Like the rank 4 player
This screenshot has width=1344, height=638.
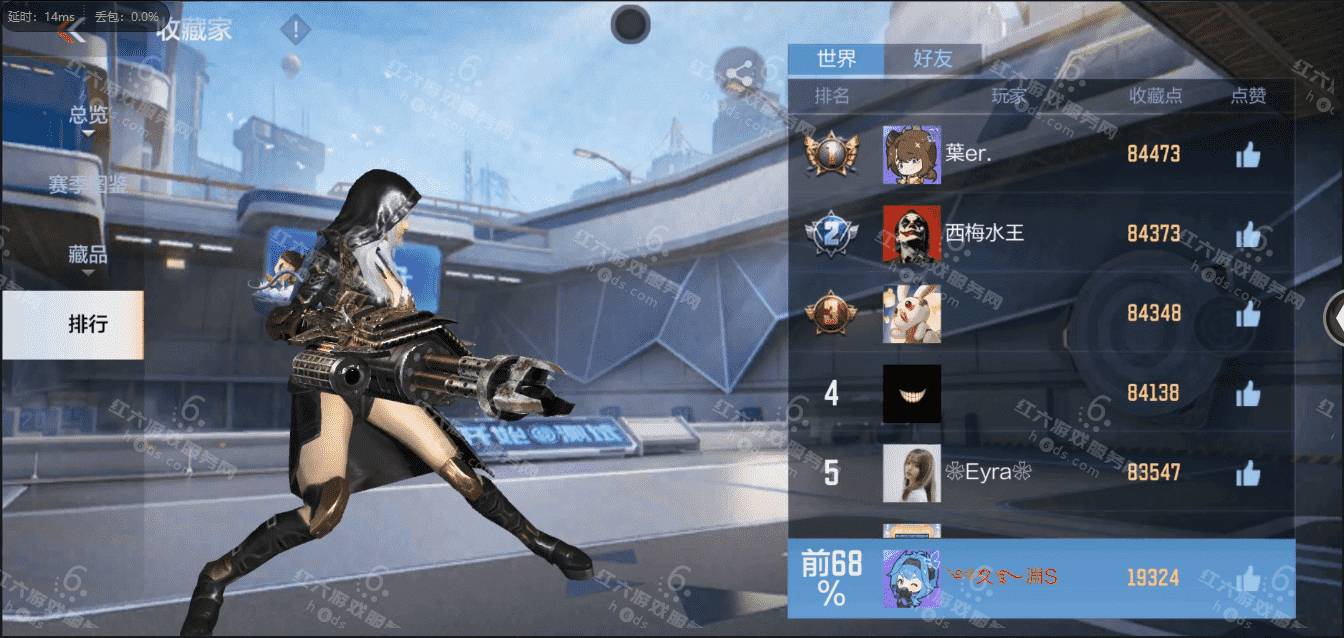(1247, 394)
